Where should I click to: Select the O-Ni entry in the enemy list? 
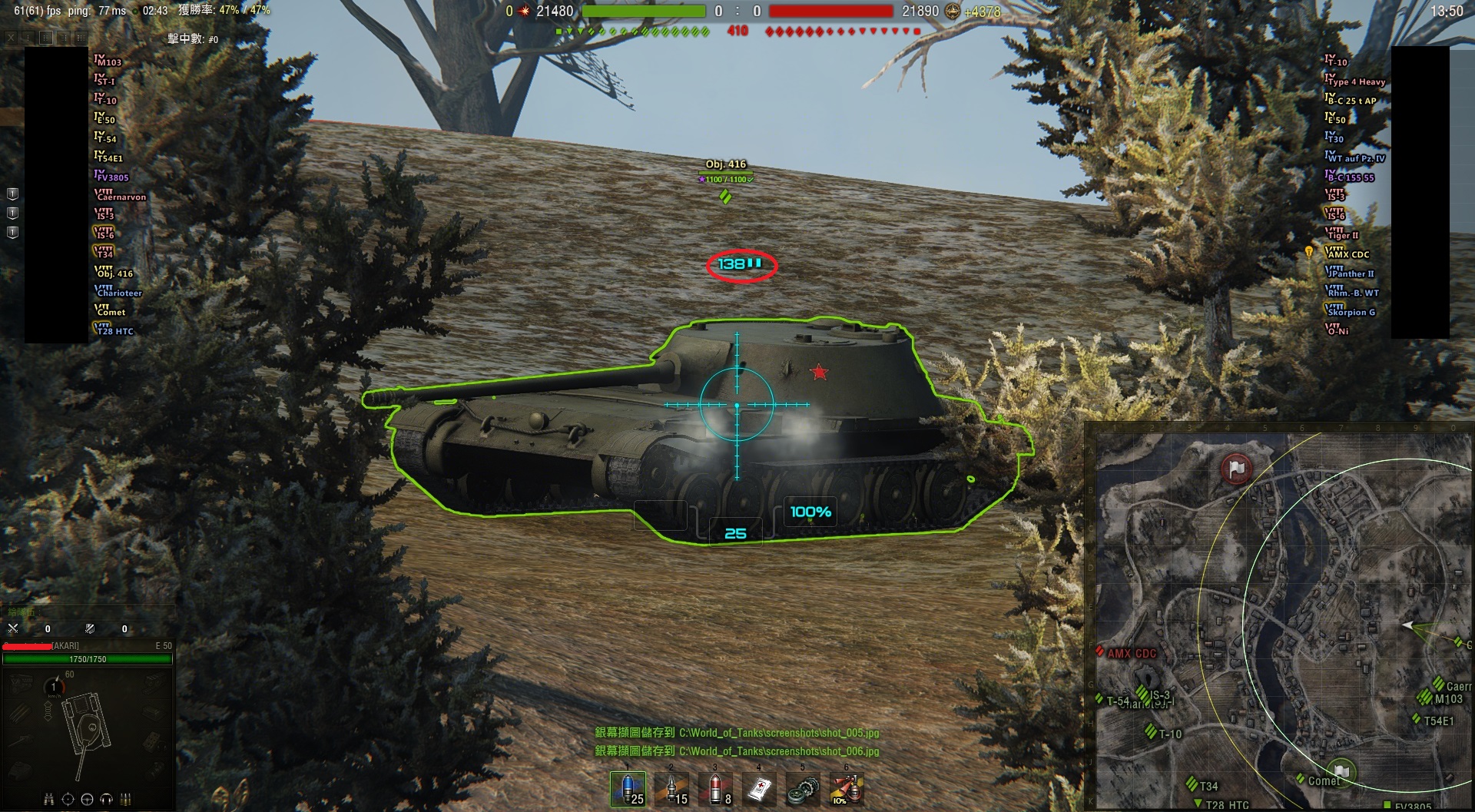click(x=1337, y=331)
